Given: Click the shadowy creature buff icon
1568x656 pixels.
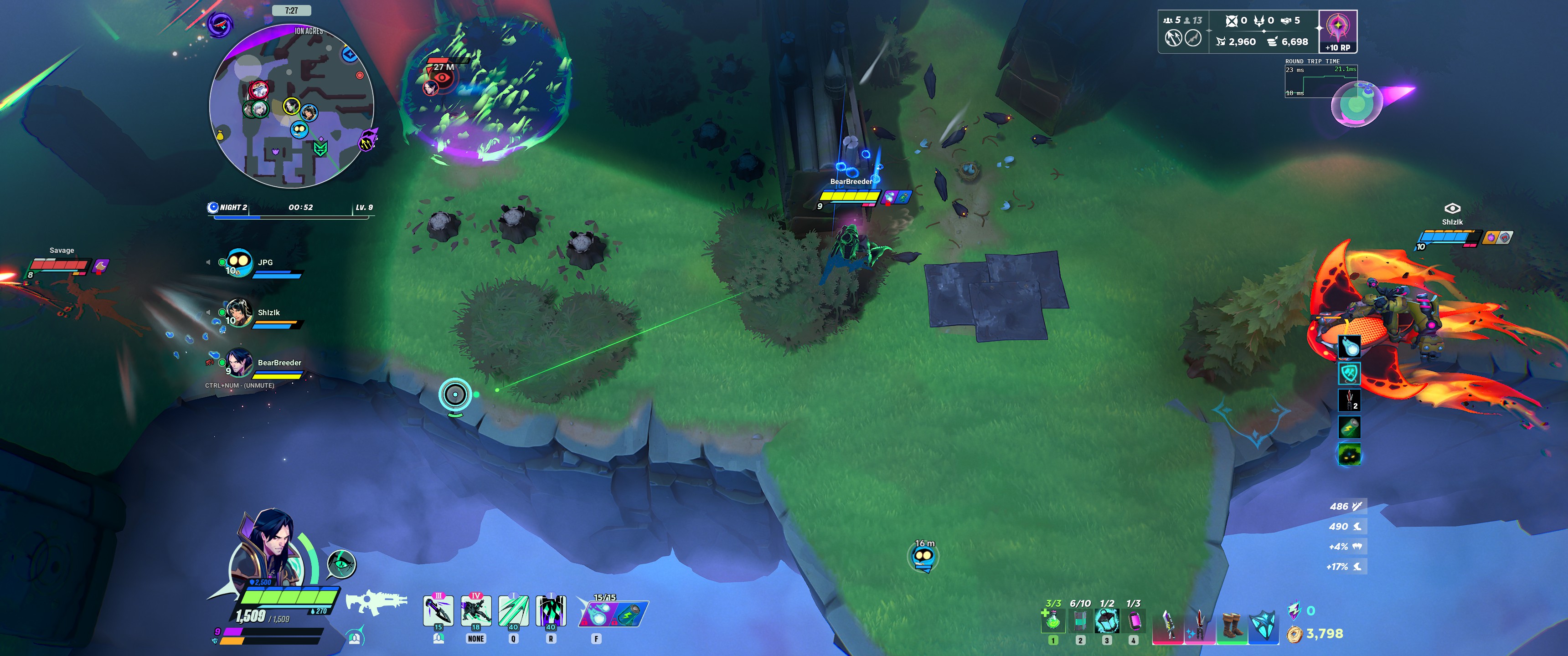Looking at the screenshot, I should pos(1349,454).
